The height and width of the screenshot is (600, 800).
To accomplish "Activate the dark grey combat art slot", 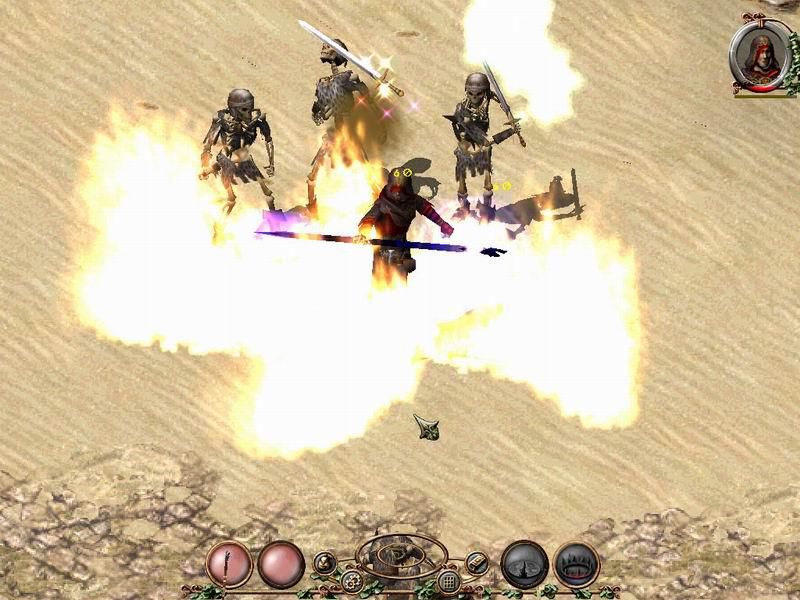I will click(x=524, y=564).
